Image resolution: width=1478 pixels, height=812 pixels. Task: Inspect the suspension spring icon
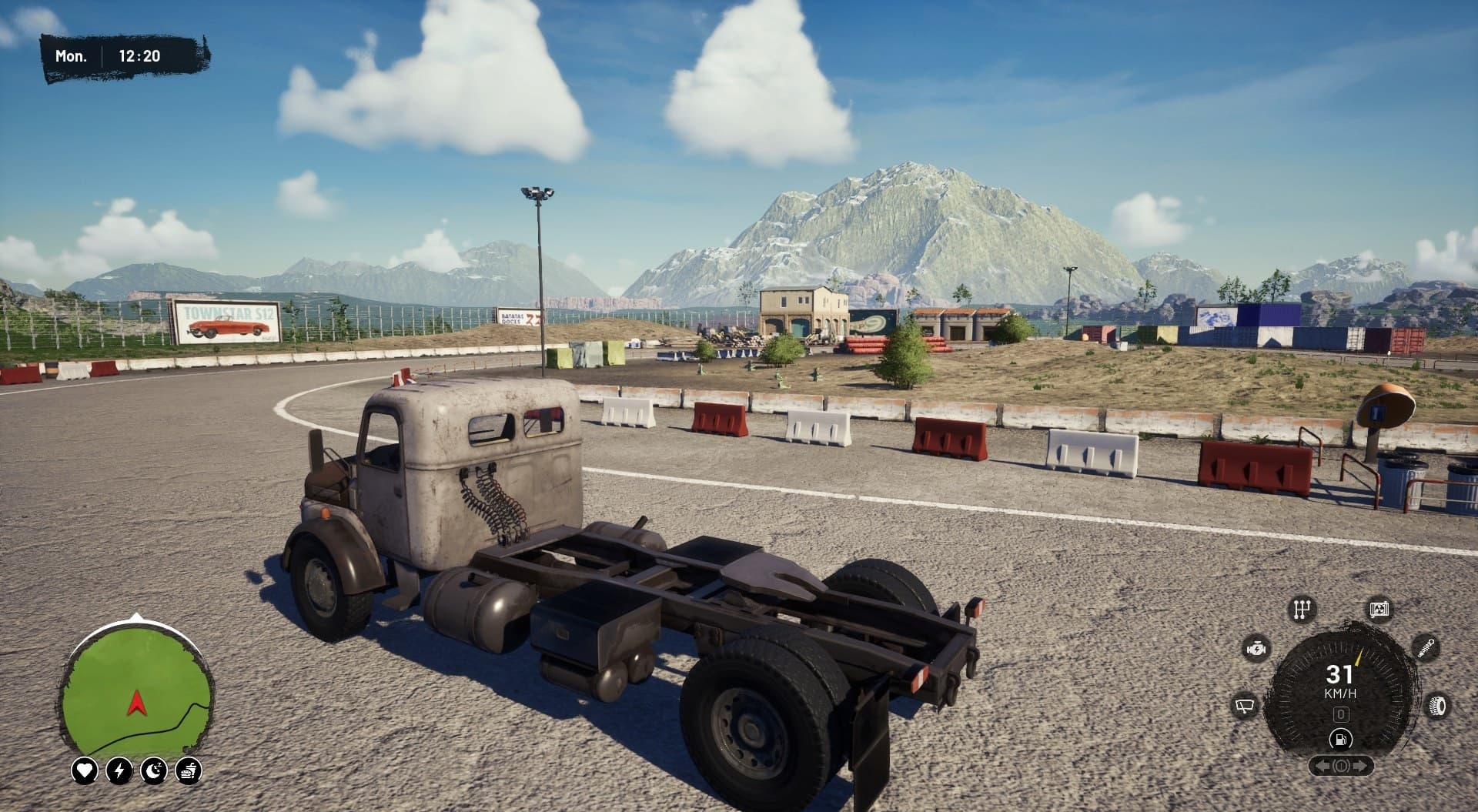[1426, 647]
